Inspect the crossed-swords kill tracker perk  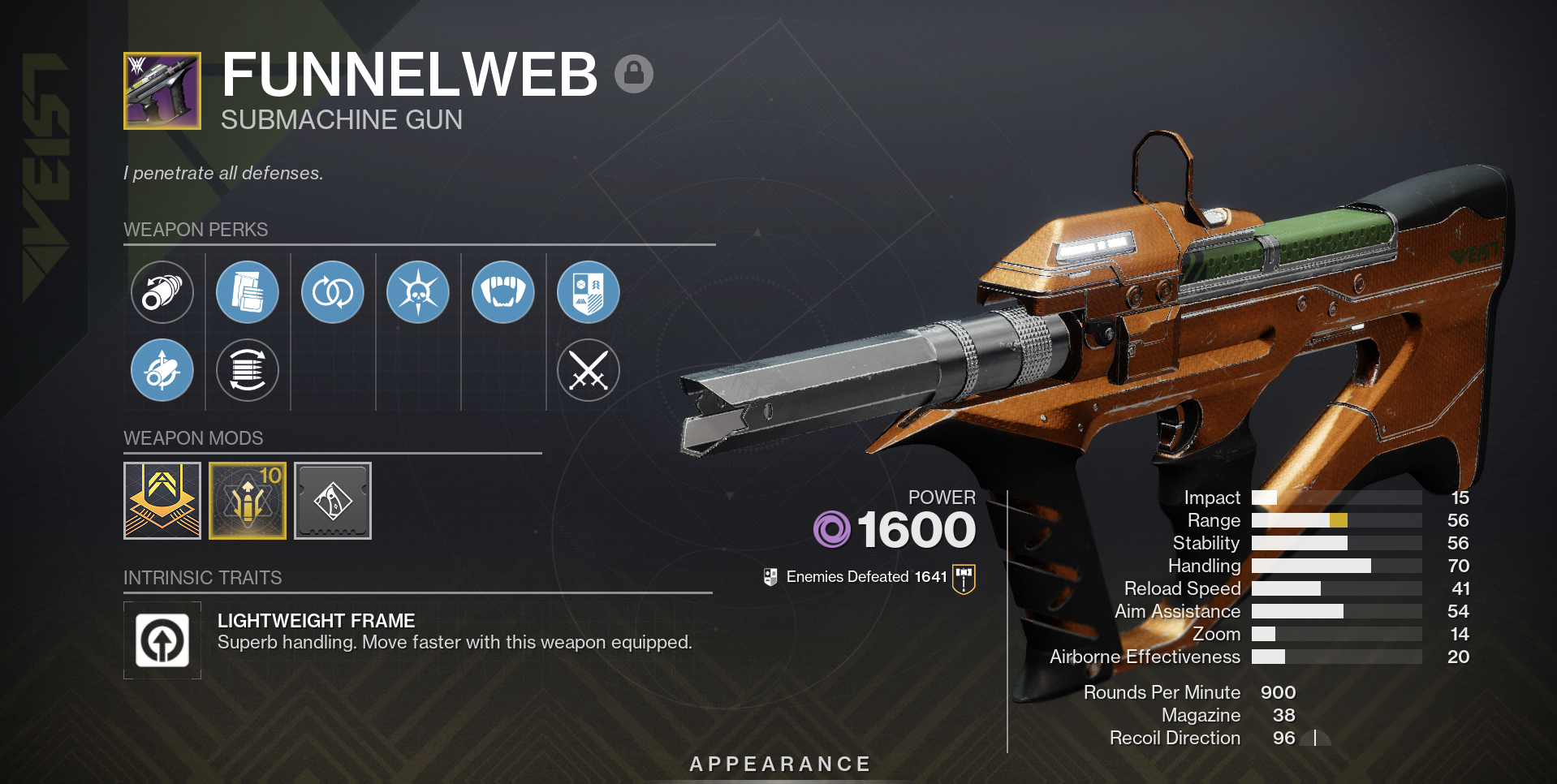[589, 370]
